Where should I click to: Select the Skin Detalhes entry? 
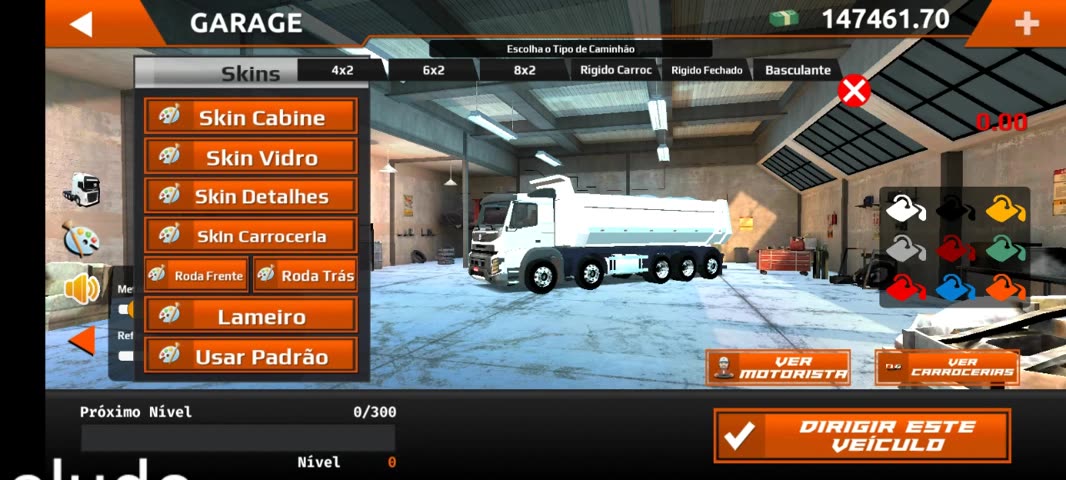pos(251,196)
